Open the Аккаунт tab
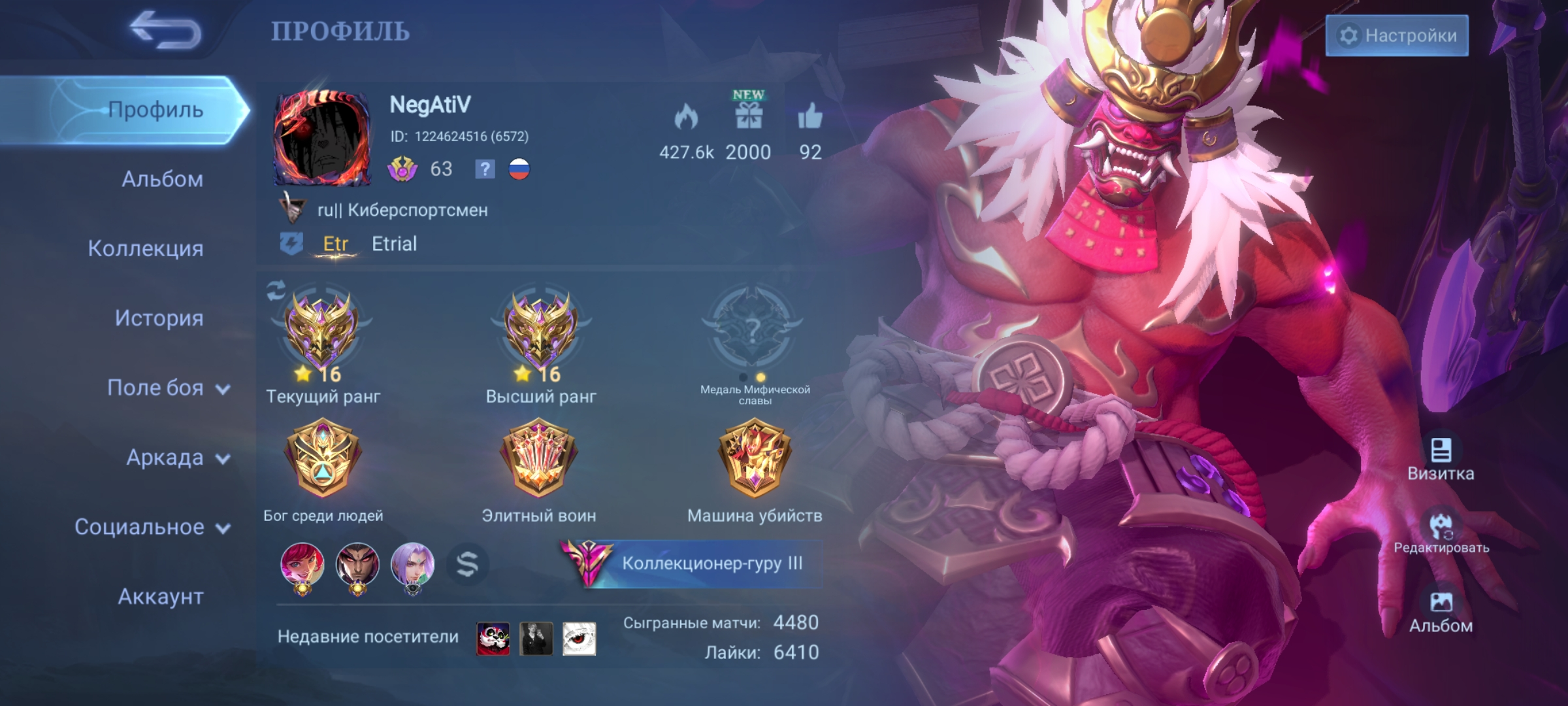This screenshot has height=706, width=1568. (161, 597)
